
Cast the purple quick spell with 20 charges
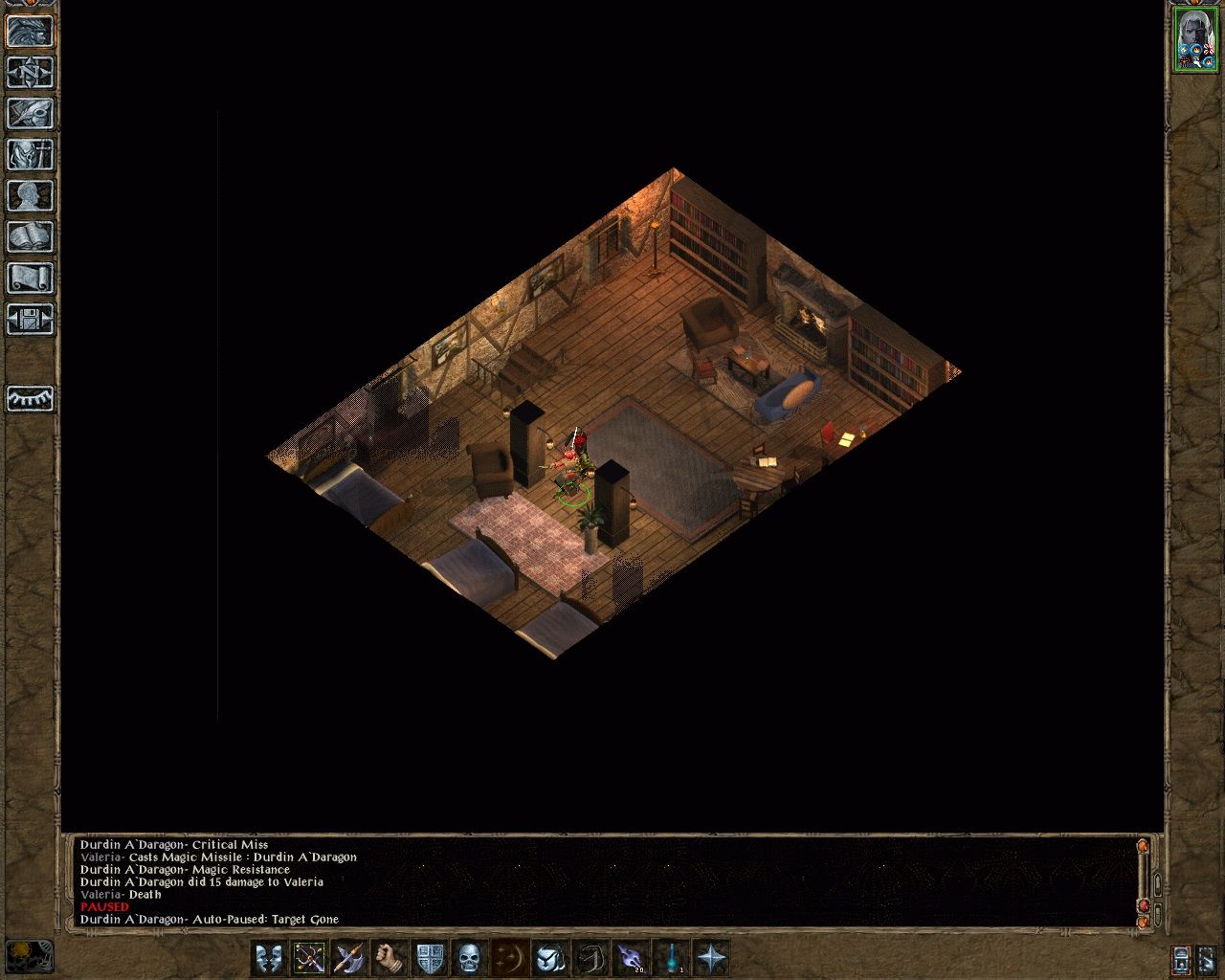coord(630,959)
